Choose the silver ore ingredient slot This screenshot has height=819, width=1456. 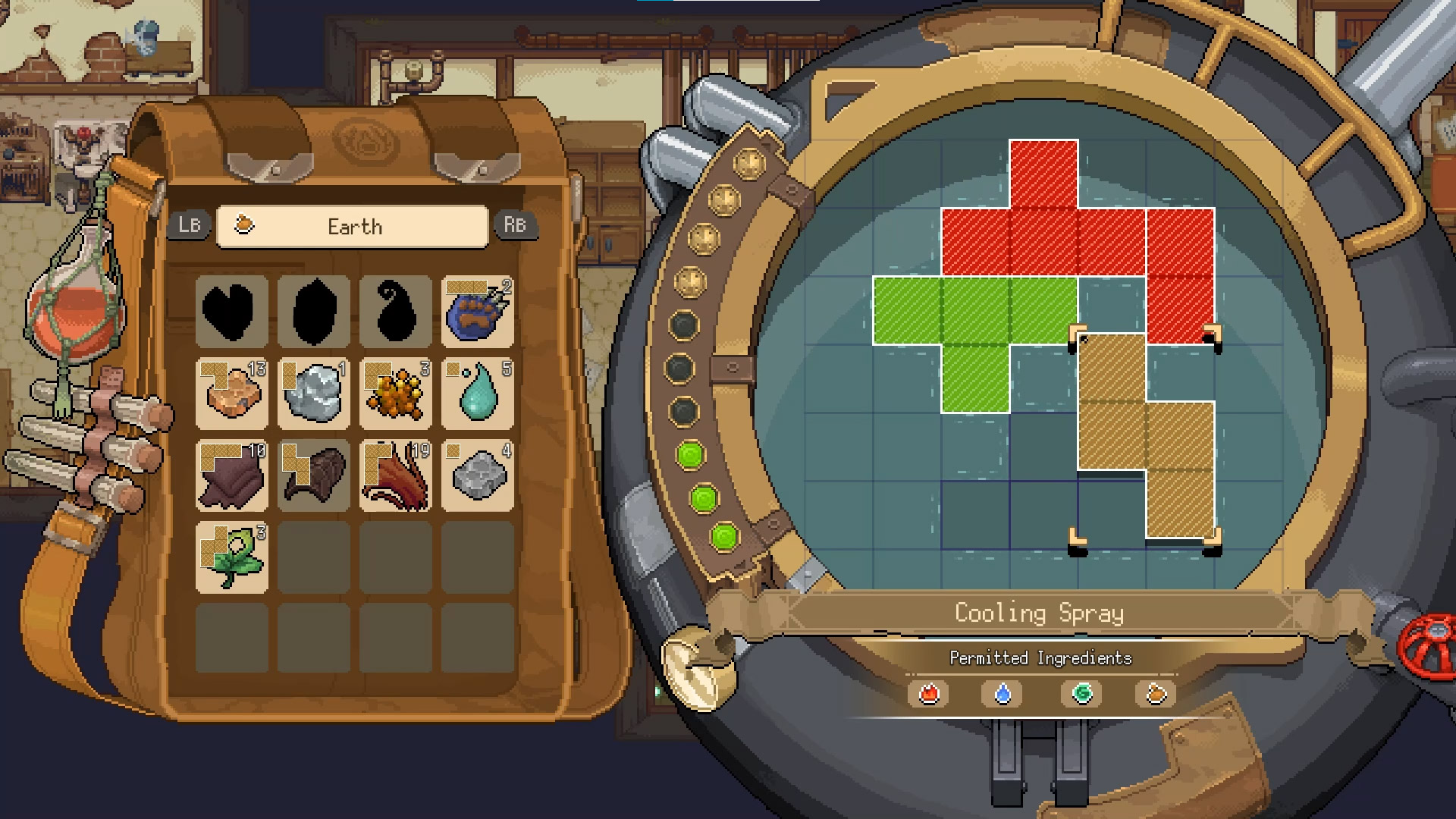pos(314,394)
